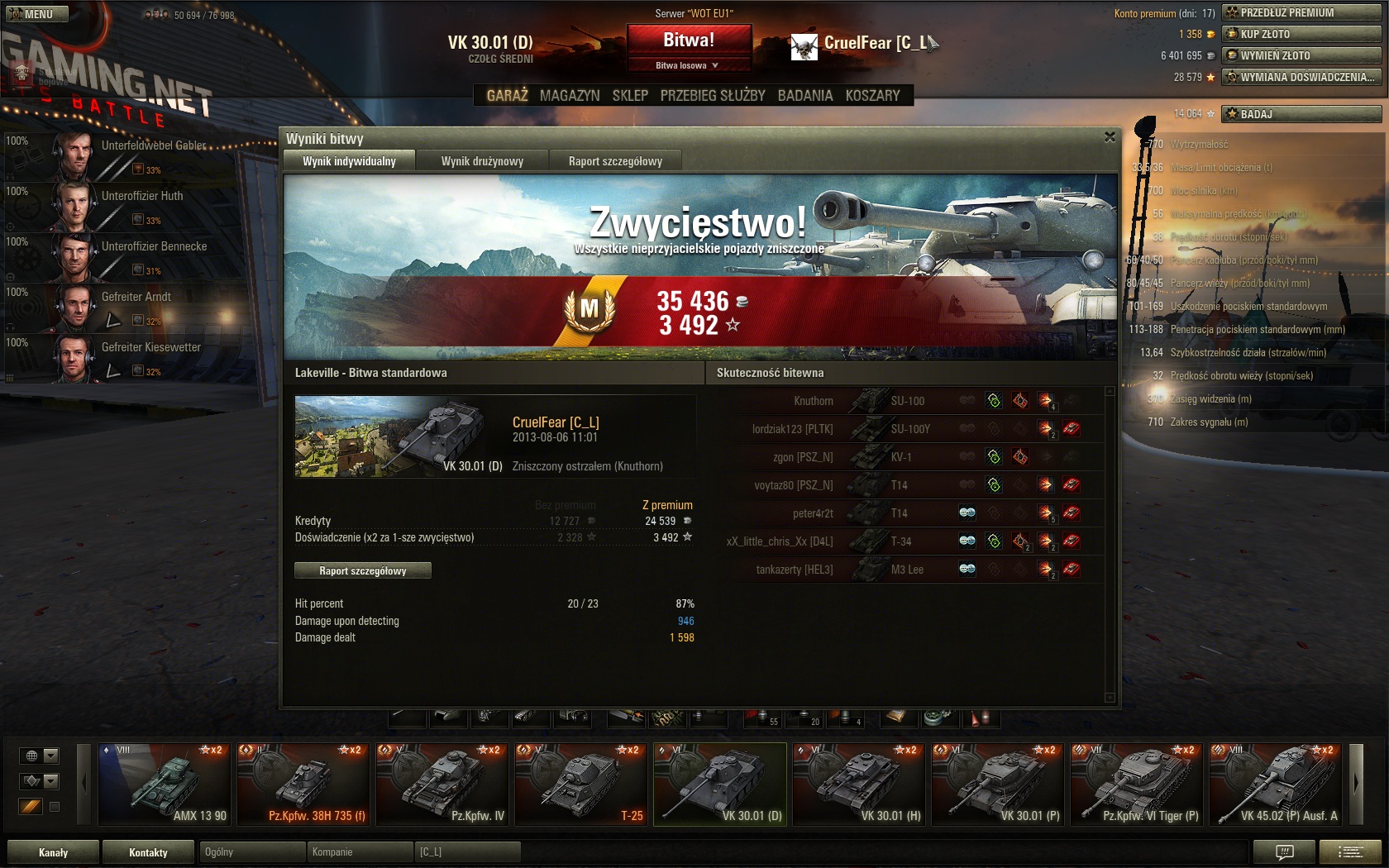The width and height of the screenshot is (1389, 868).
Task: Switch to the Magazyn tab
Action: click(570, 96)
